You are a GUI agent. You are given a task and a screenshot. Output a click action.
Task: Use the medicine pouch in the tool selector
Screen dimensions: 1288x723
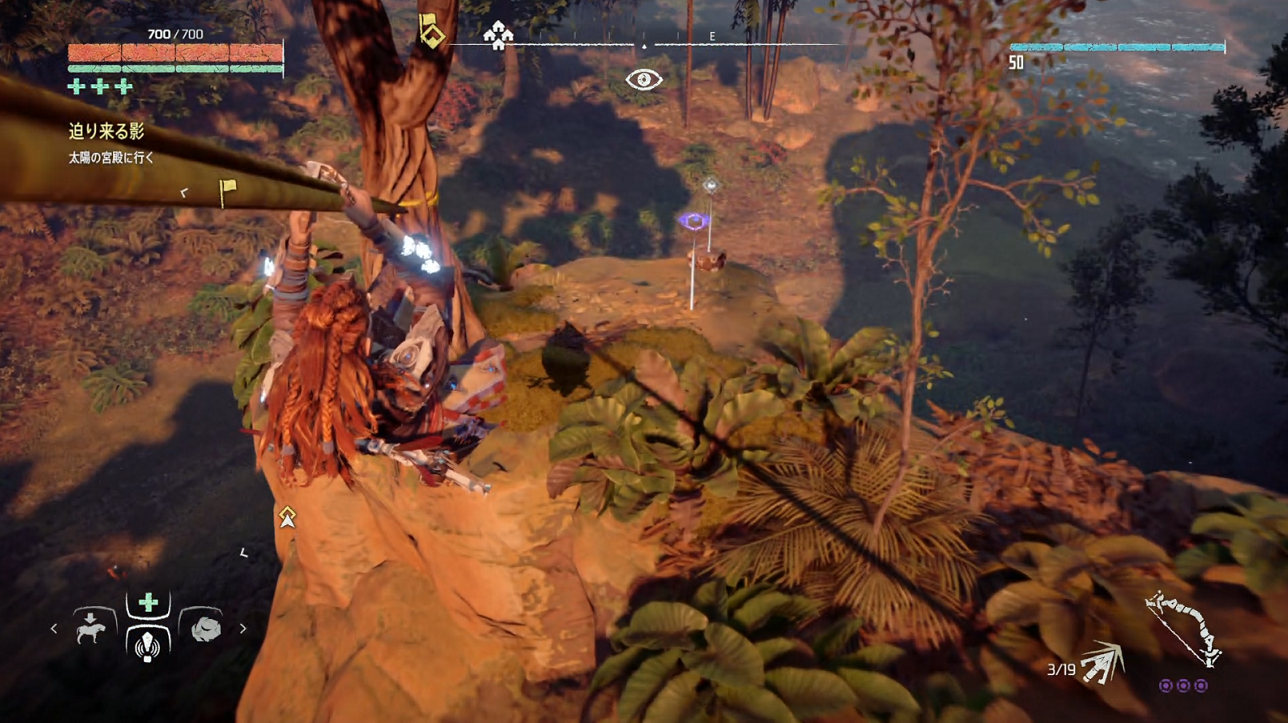coord(148,628)
